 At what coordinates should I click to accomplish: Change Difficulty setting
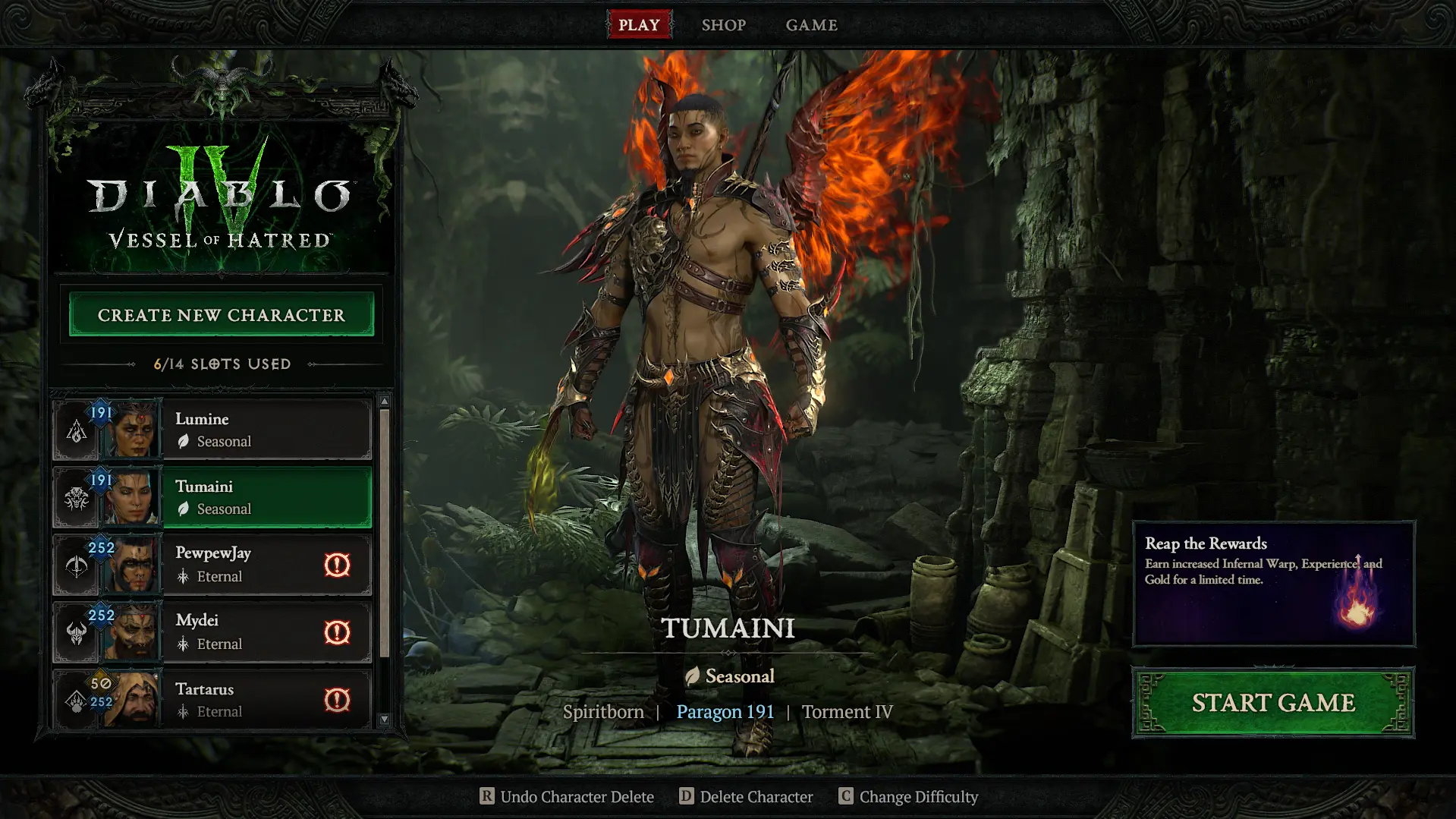pos(908,796)
